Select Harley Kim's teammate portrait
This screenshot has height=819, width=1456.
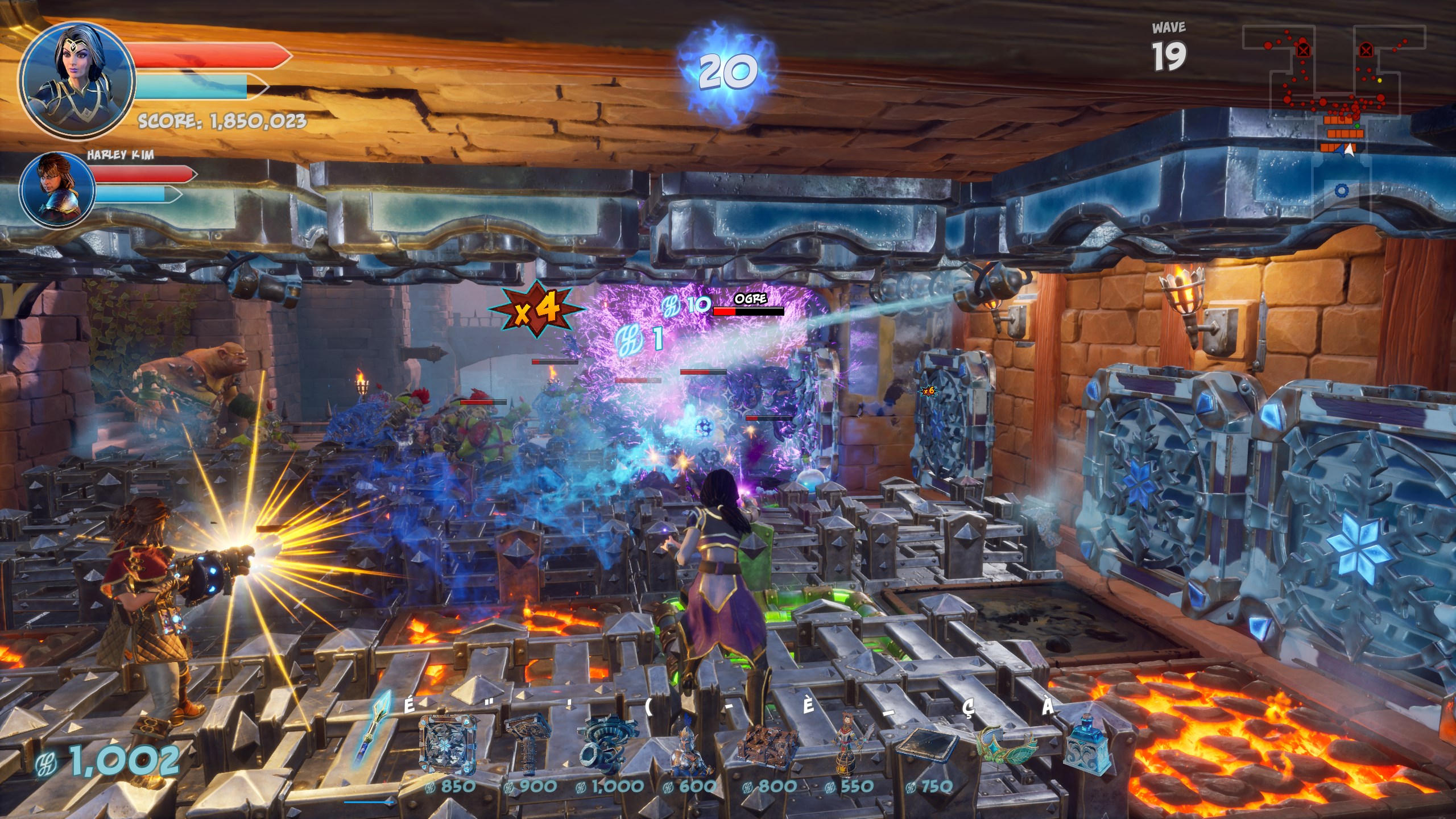coord(57,189)
